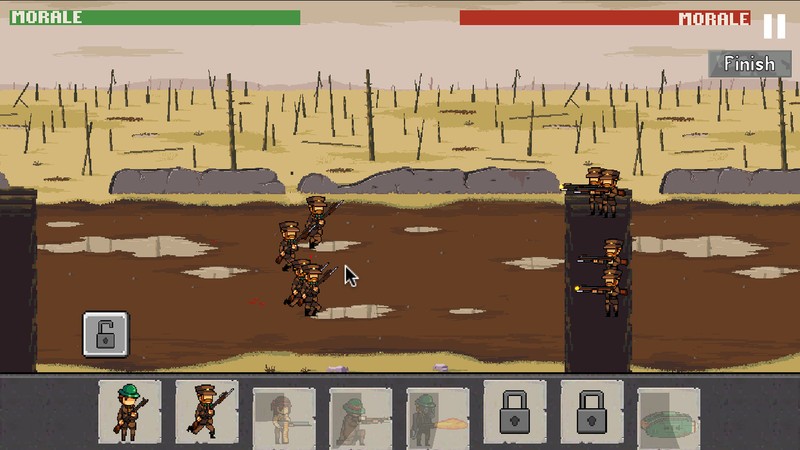Deploy the brown-cap charging soldier unit
Screen dimensions: 800x450
click(x=207, y=411)
